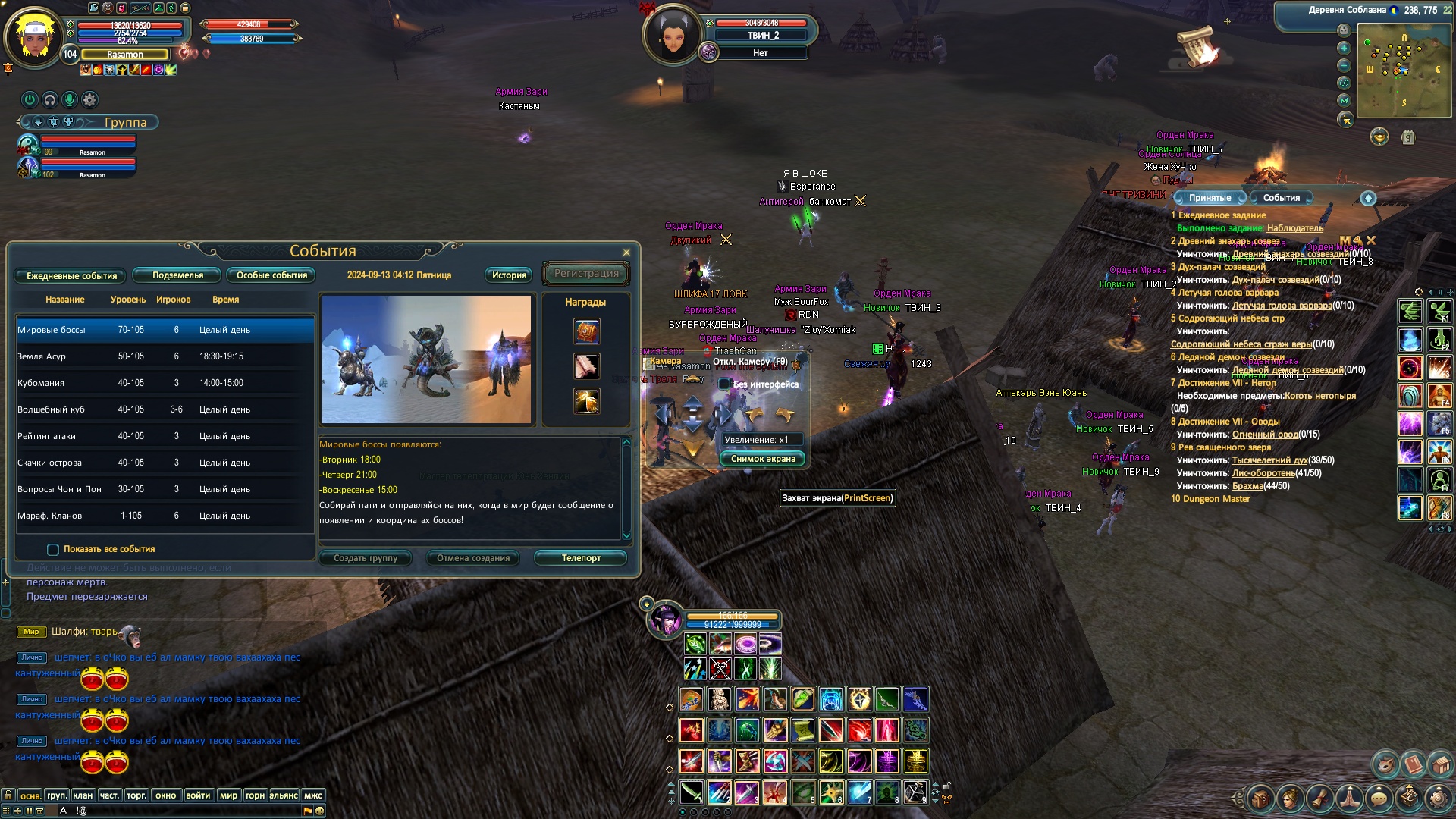Viewport: 1456px width, 819px height.
Task: Switch to Ежедневные события tab
Action: pyautogui.click(x=71, y=276)
